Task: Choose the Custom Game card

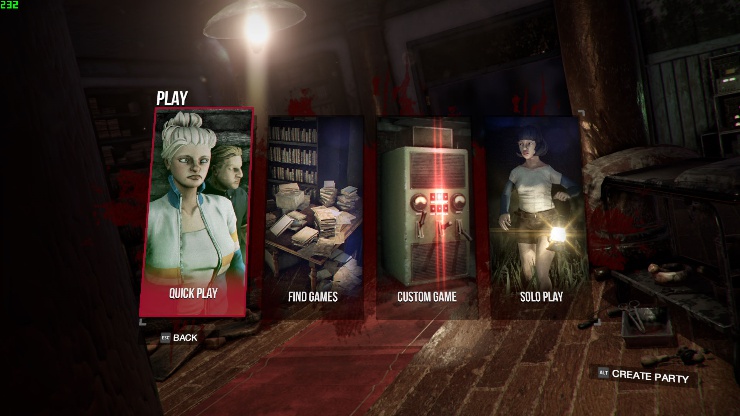Action: (x=424, y=215)
